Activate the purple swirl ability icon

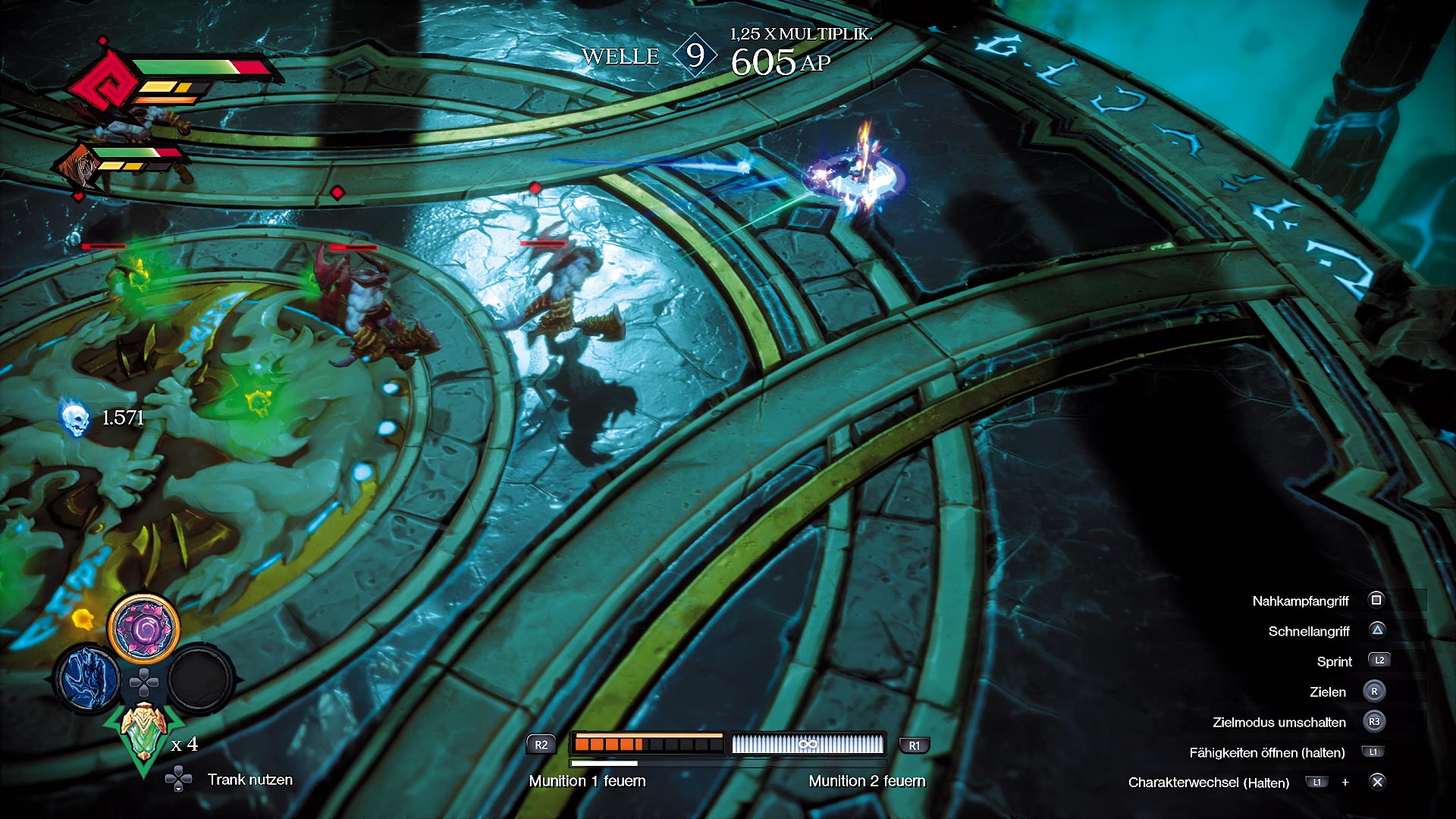point(143,628)
